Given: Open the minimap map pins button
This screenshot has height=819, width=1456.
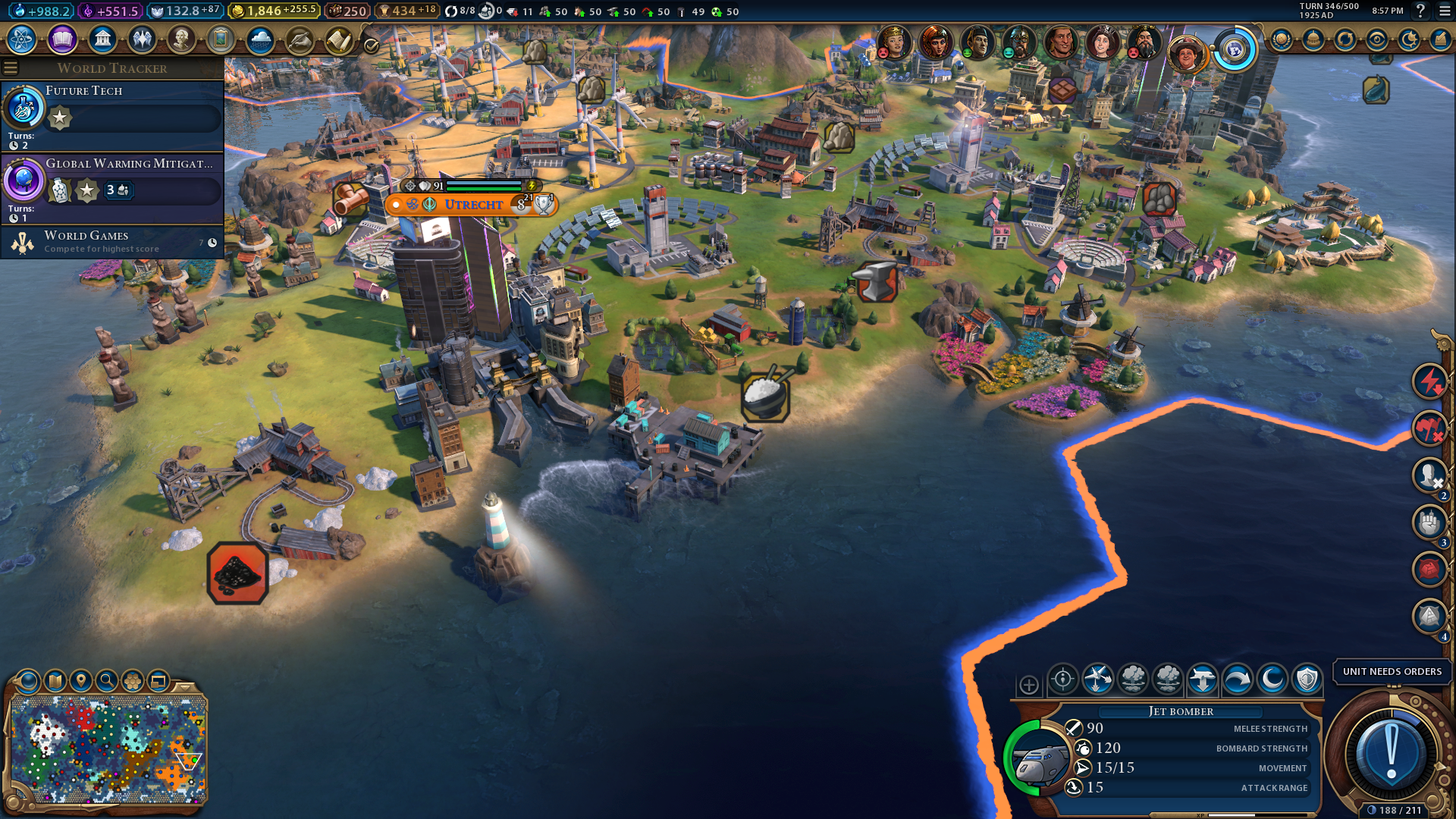Looking at the screenshot, I should point(81,681).
